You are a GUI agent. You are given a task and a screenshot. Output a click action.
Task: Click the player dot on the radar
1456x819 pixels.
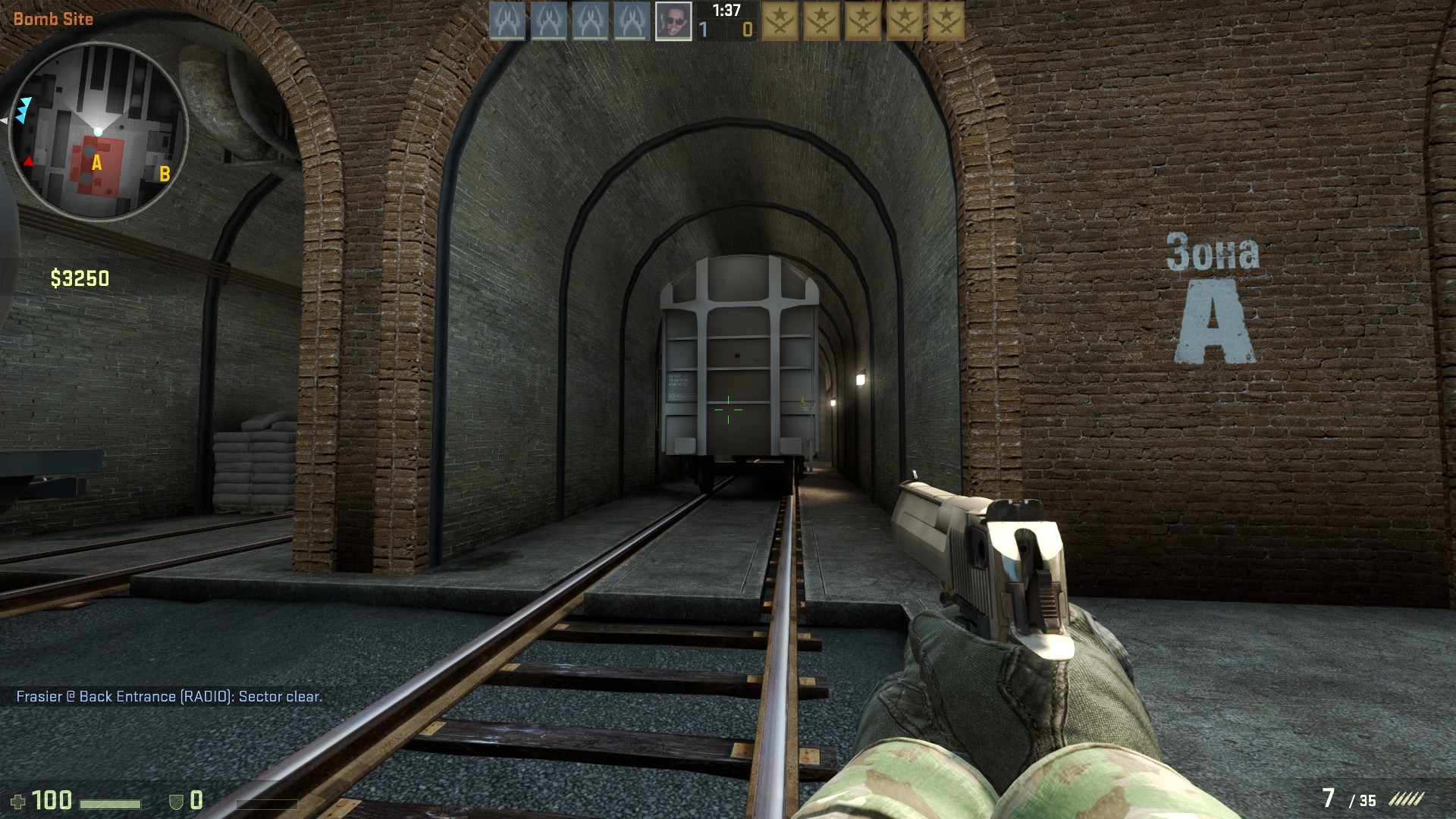(99, 130)
